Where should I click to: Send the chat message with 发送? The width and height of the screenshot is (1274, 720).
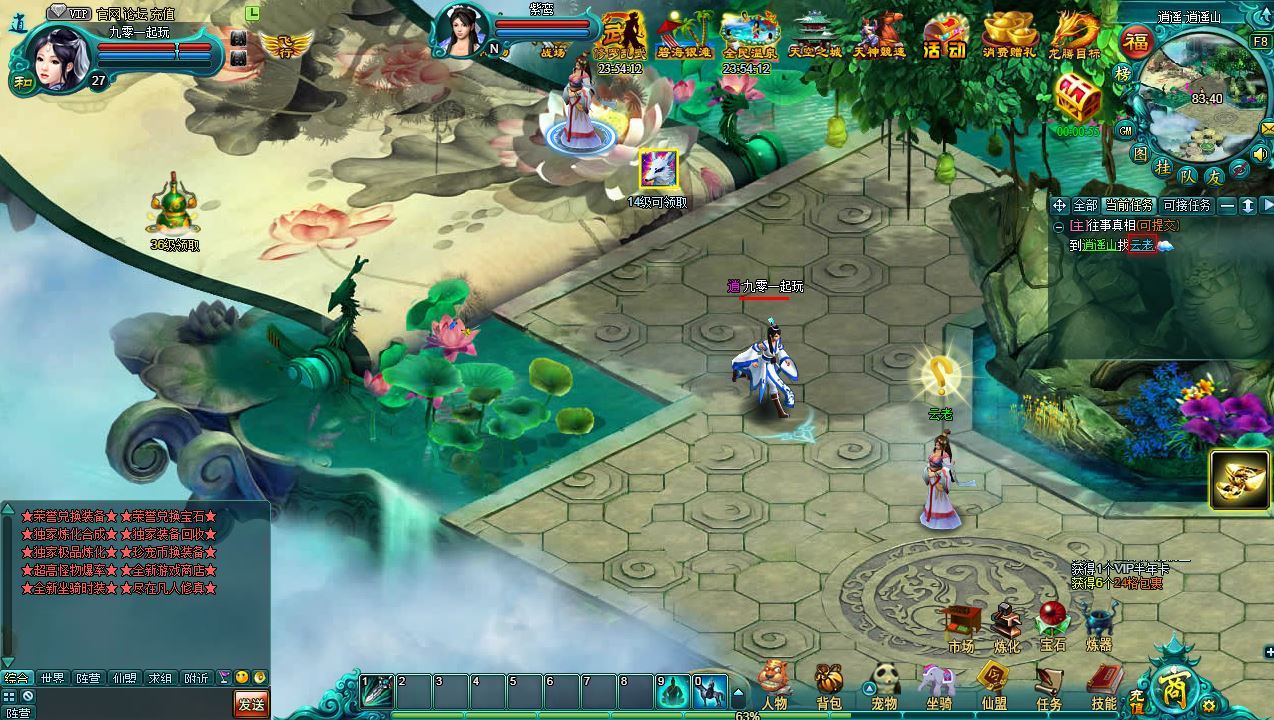pos(251,704)
